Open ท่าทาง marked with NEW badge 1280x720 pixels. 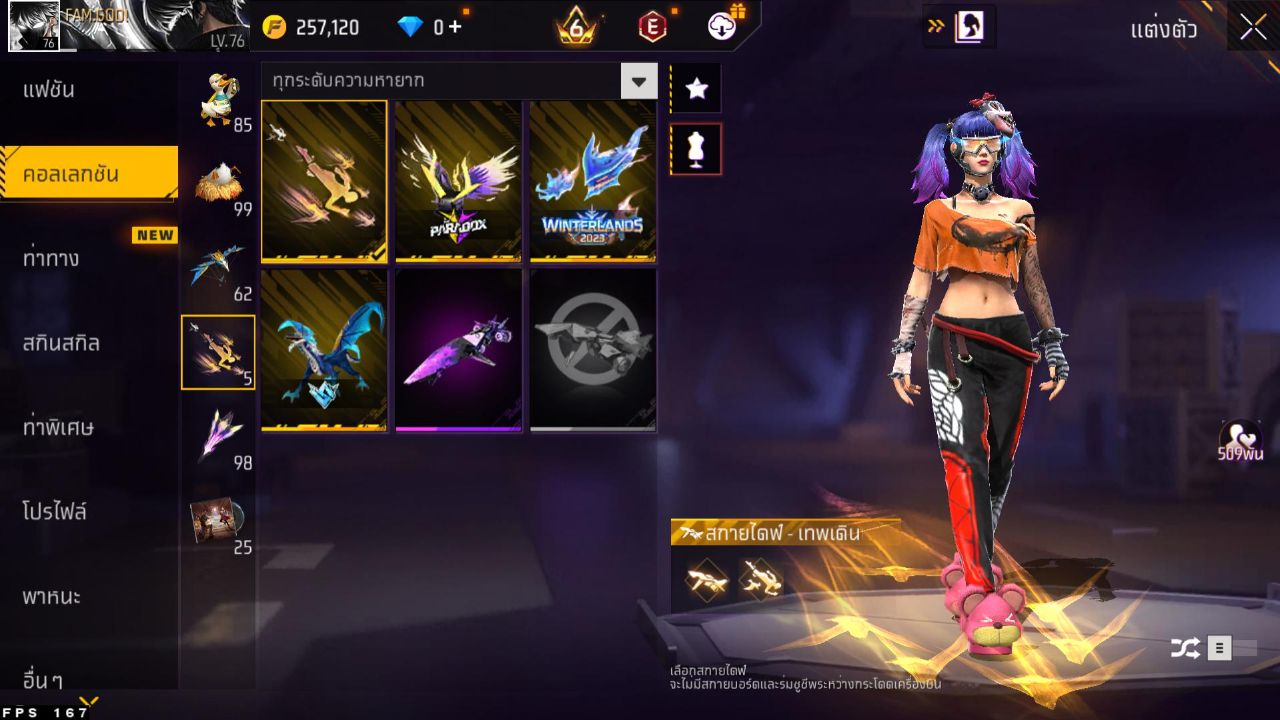[88, 257]
